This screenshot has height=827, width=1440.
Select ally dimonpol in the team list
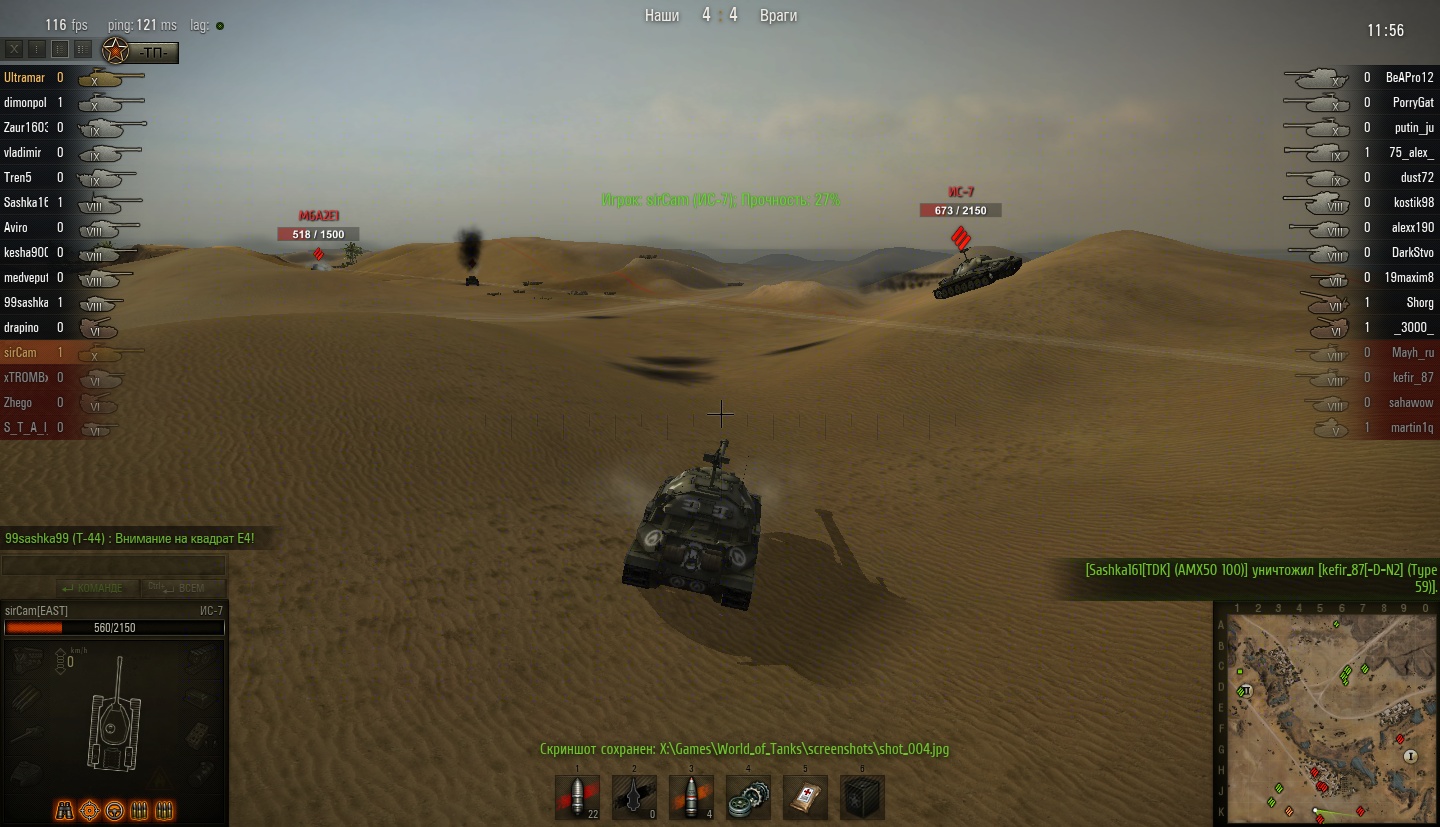click(x=24, y=102)
